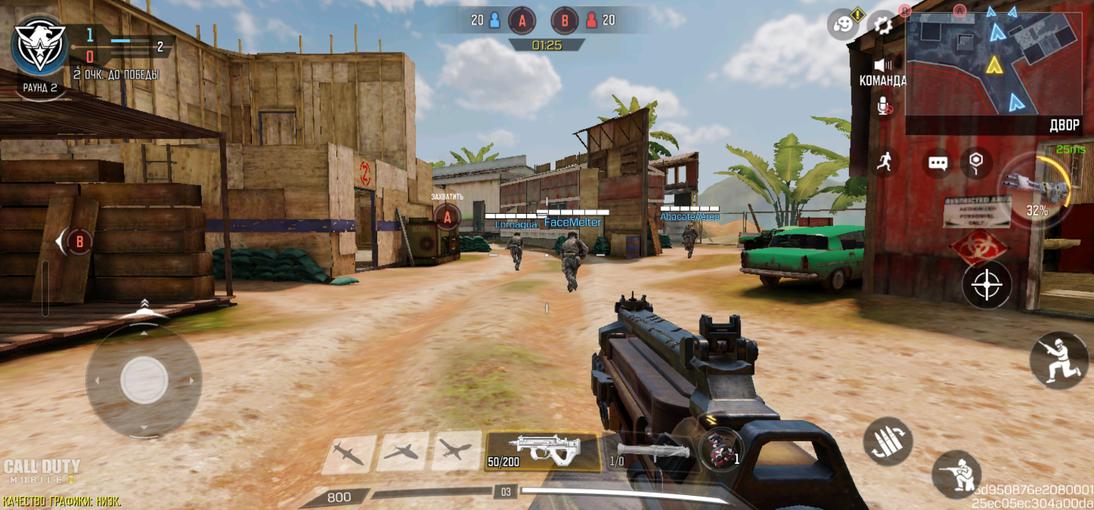Aim down sights with the crosshair button
1094x510 pixels.
(x=986, y=285)
